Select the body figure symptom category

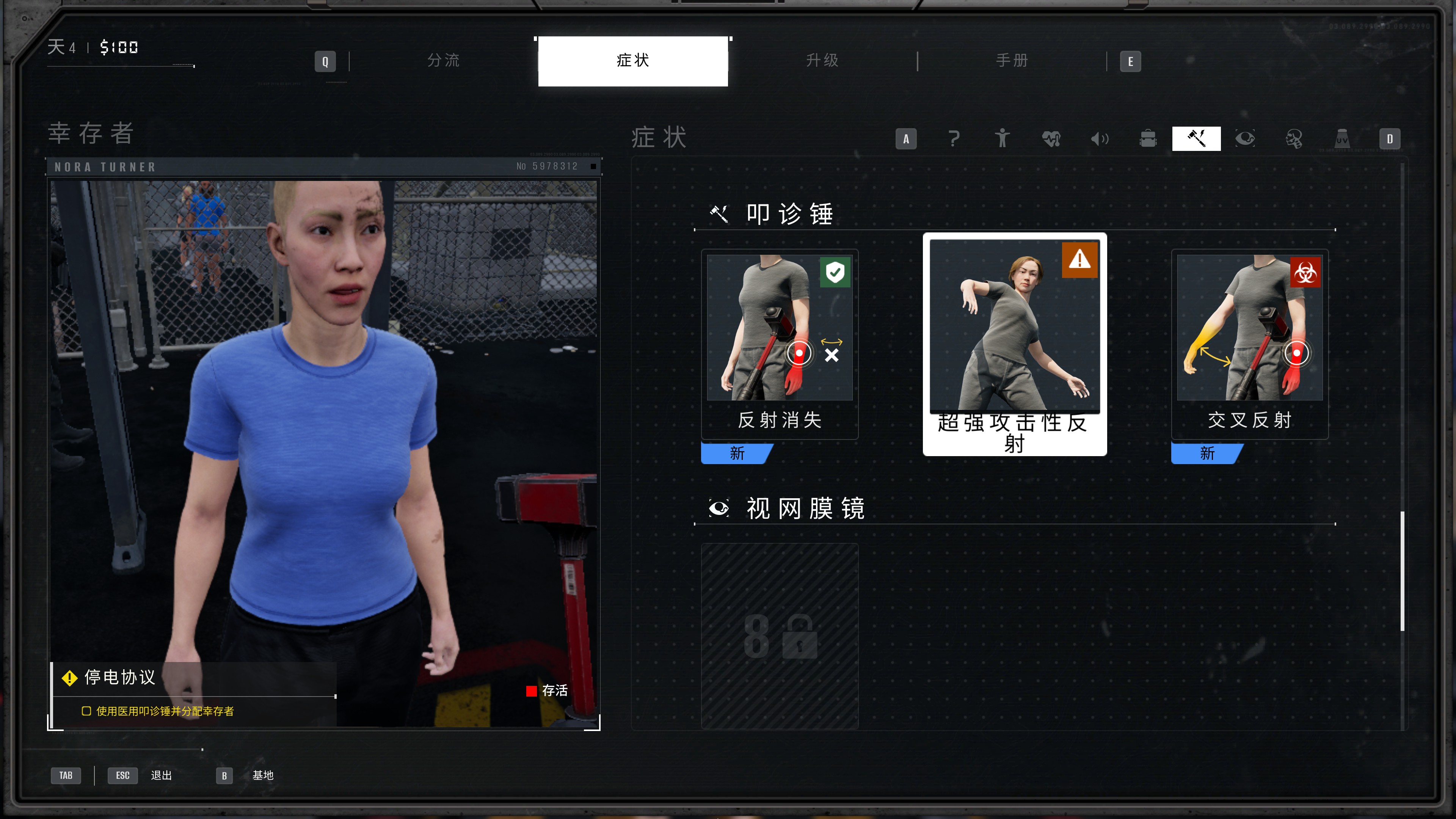(1002, 138)
